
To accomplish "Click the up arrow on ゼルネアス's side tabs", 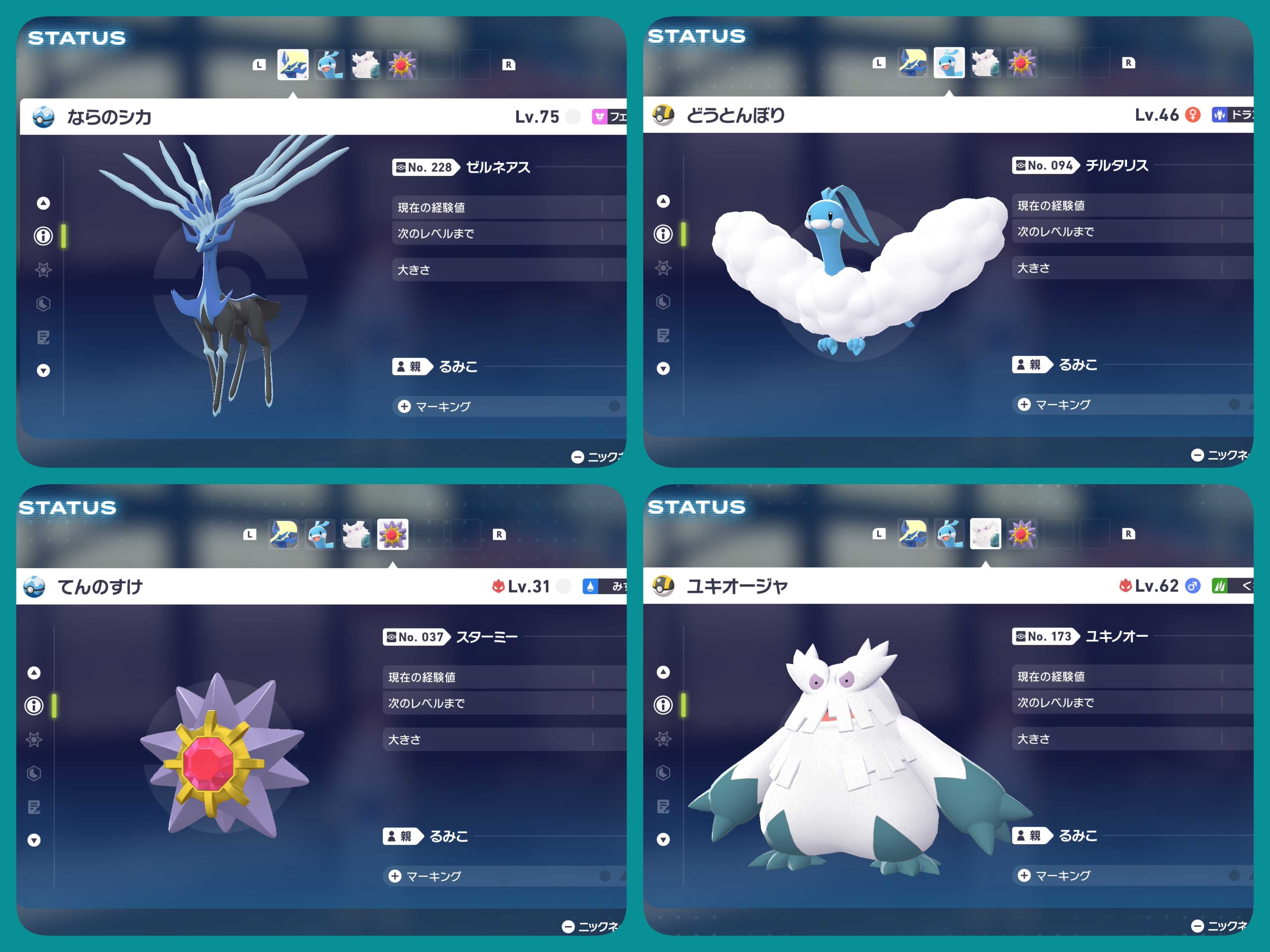I will [x=43, y=203].
